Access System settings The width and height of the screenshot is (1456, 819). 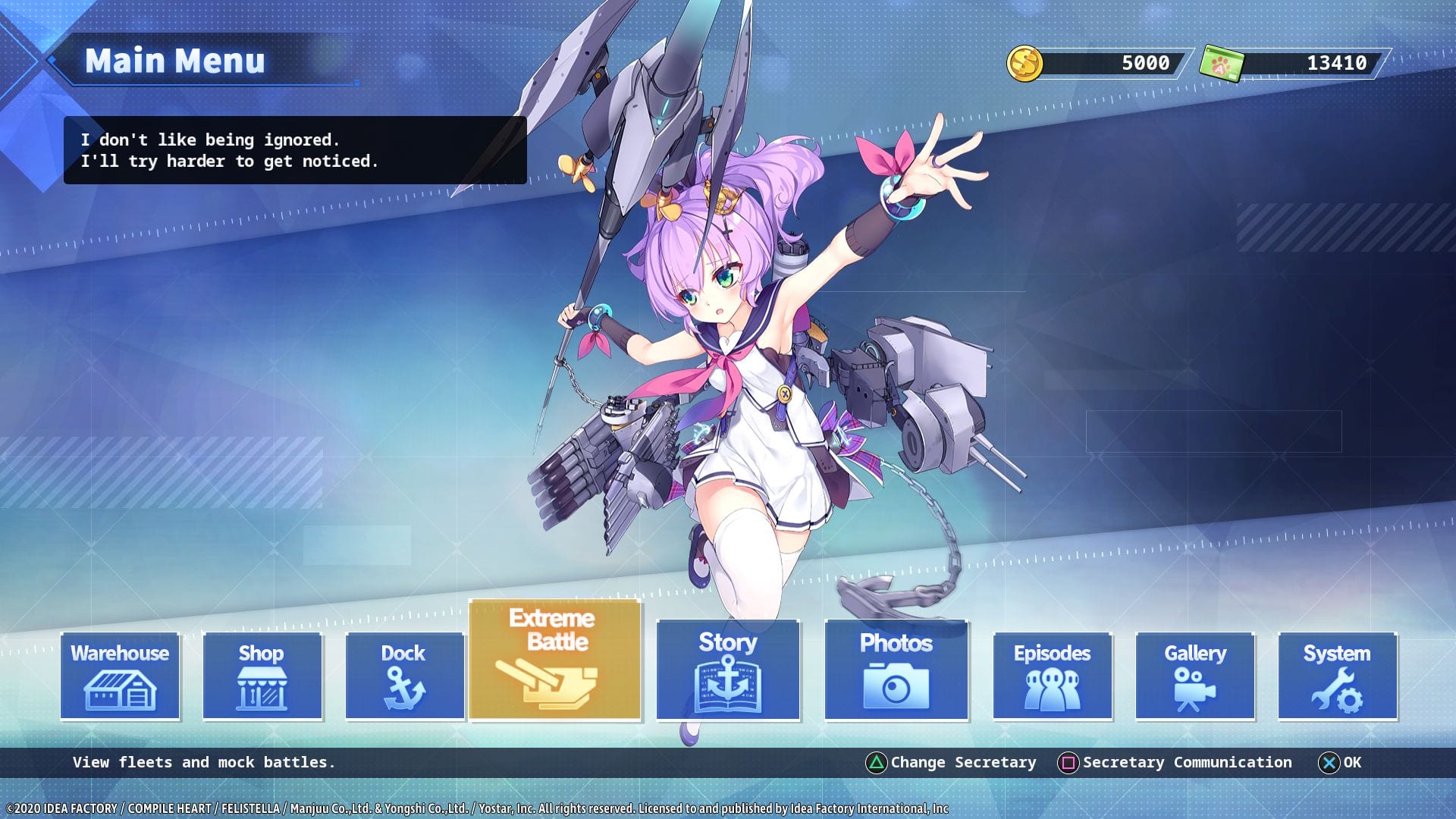point(1338,676)
